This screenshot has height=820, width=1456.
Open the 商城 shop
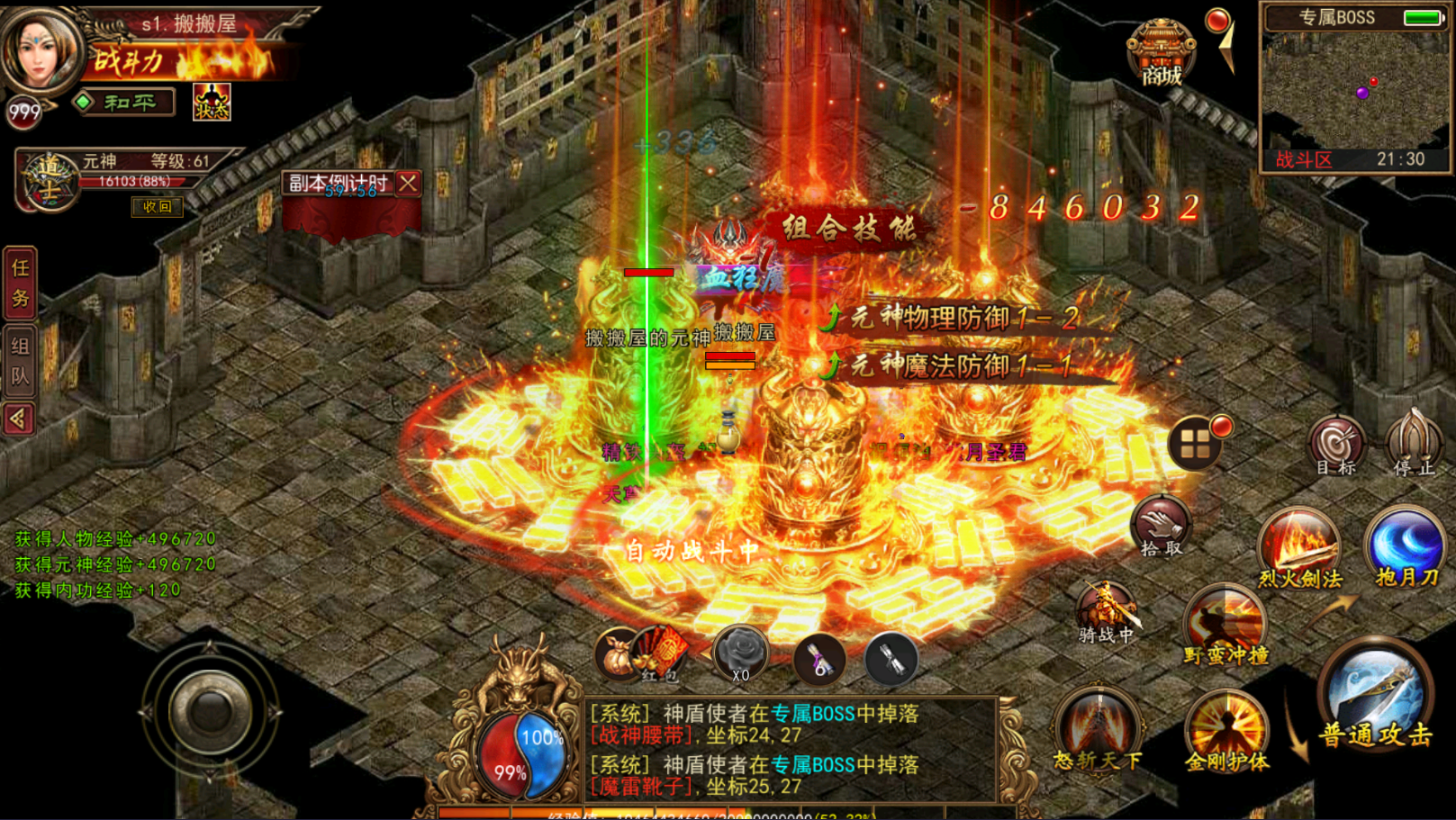pyautogui.click(x=1161, y=54)
